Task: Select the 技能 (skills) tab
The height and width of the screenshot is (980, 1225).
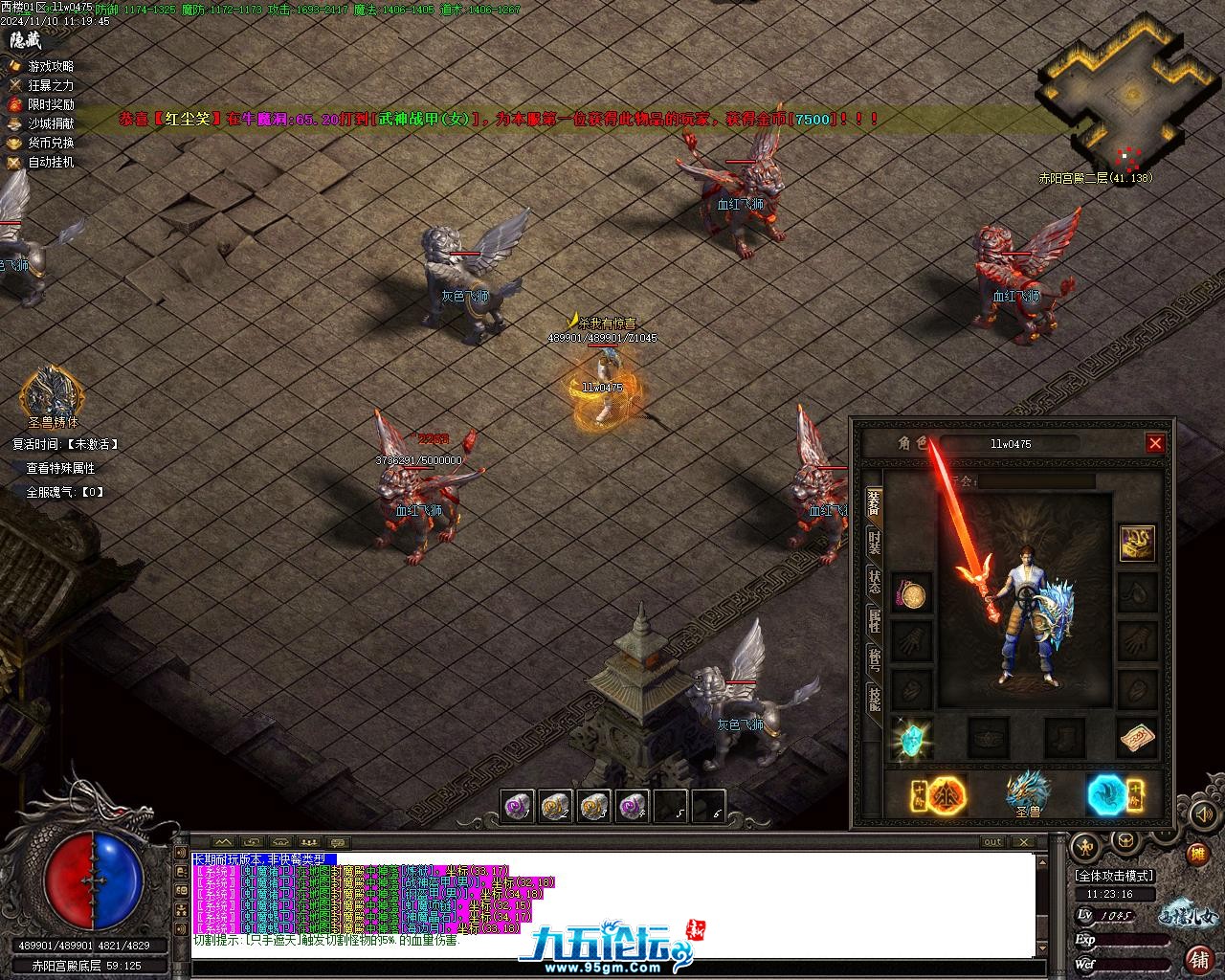Action: [874, 698]
